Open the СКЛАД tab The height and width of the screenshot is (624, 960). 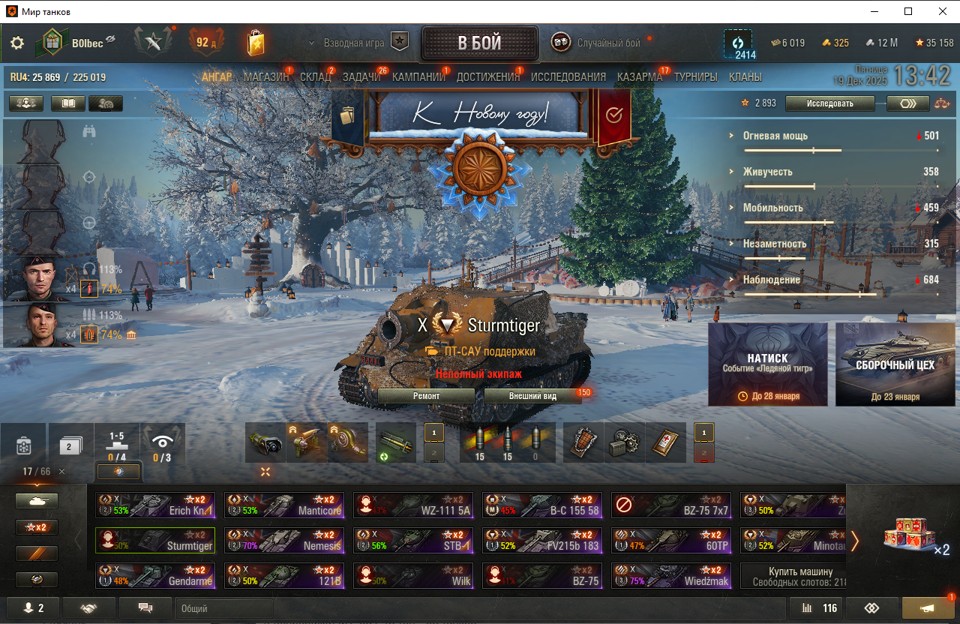coord(316,77)
